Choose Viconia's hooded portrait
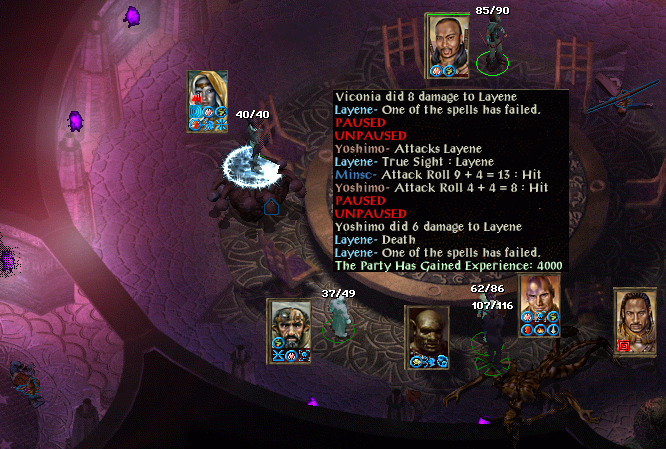 click(x=208, y=94)
